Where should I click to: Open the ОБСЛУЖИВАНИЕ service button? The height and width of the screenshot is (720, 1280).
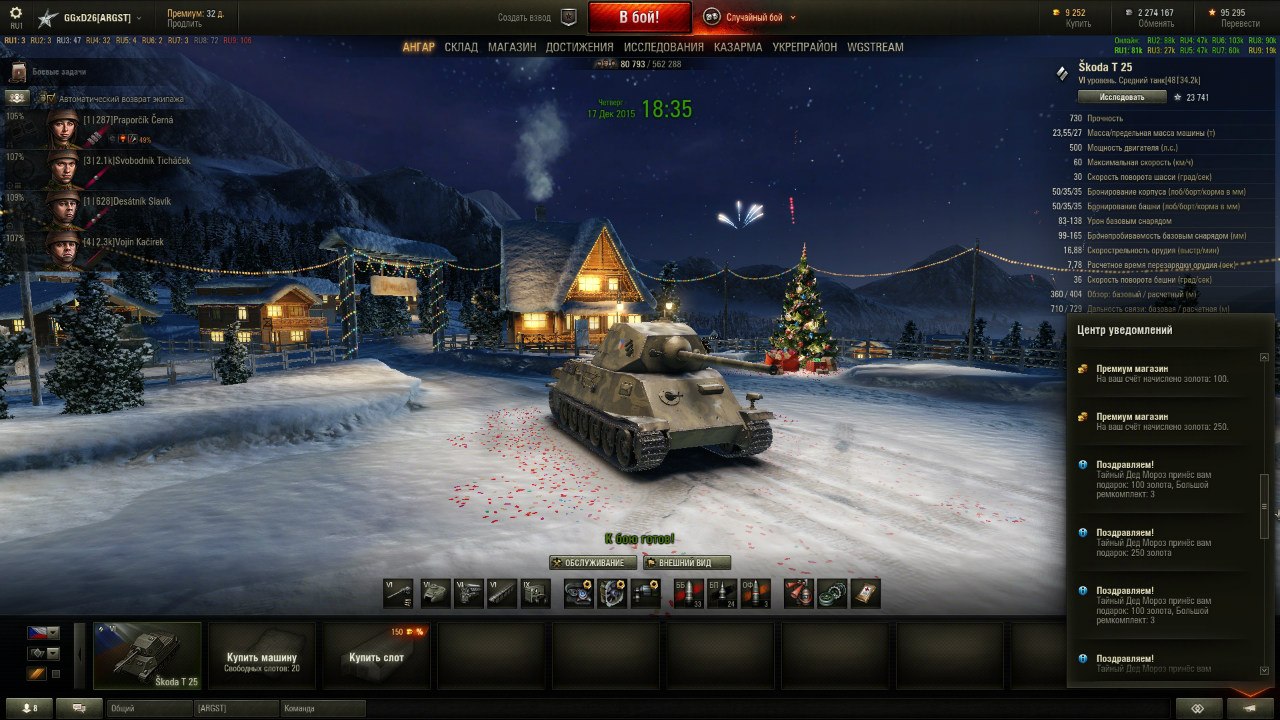coord(593,563)
